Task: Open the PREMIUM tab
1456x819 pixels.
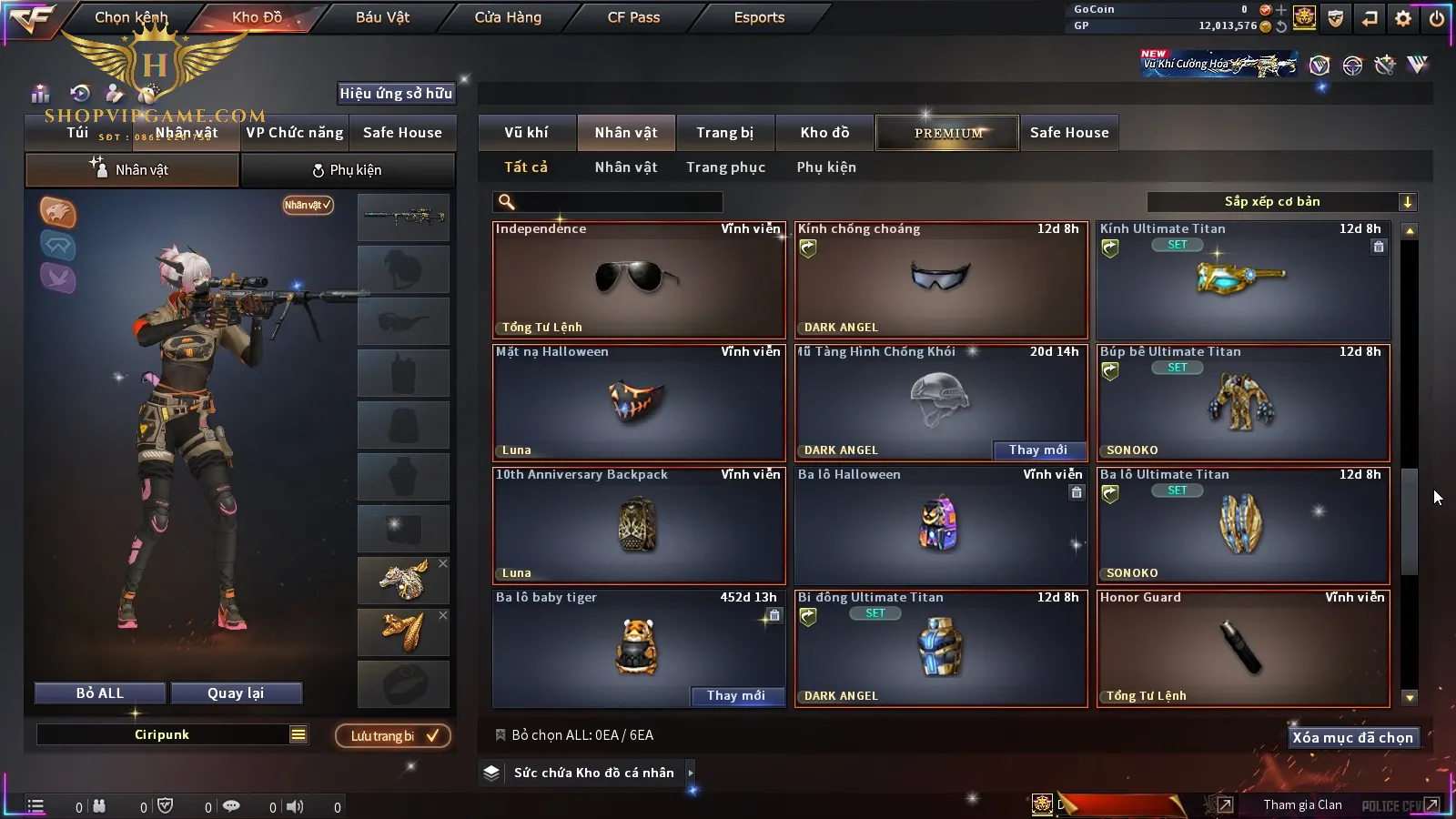Action: 948,133
